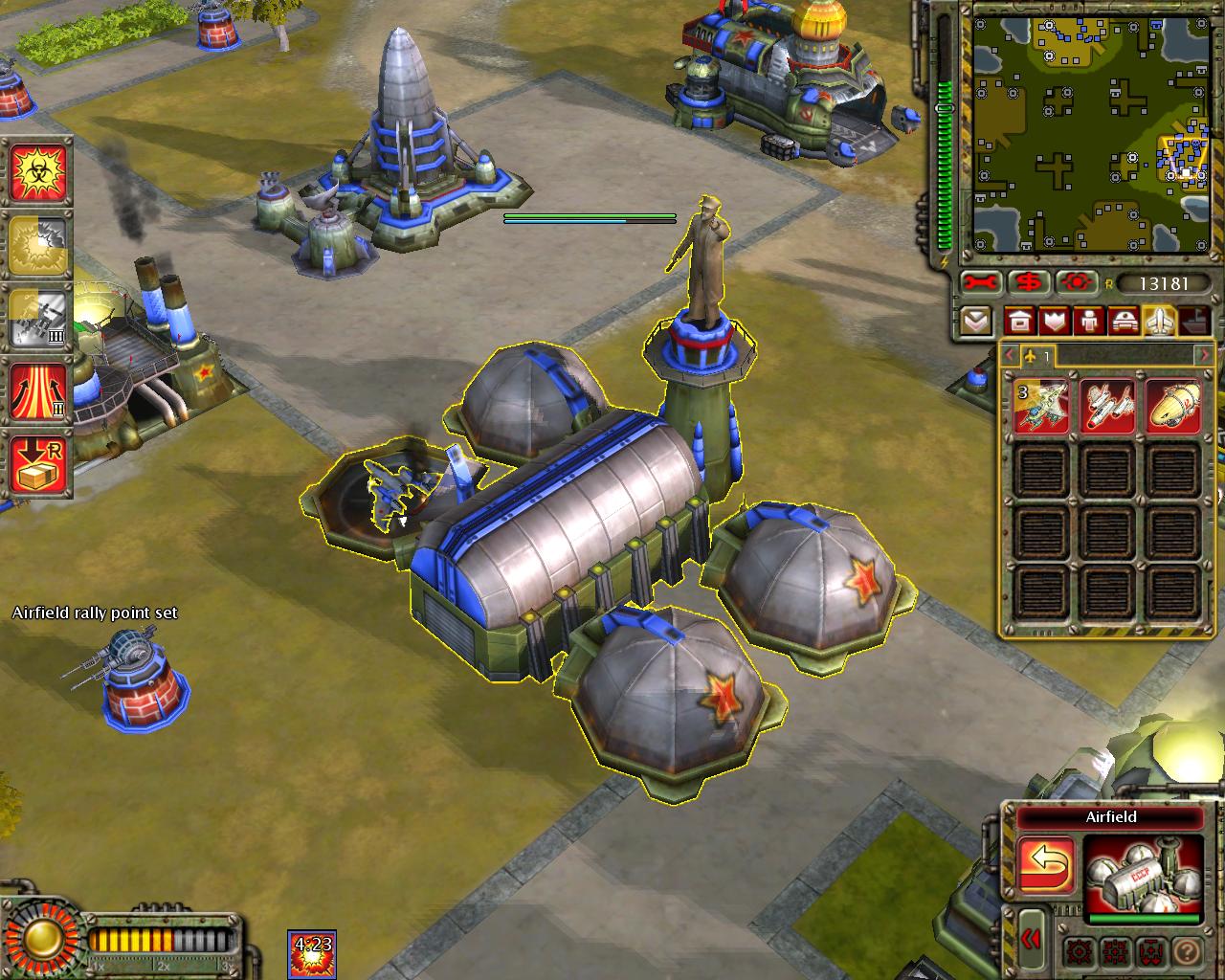1225x980 pixels.
Task: Toggle the guard stance icon
Action: tap(1115, 953)
